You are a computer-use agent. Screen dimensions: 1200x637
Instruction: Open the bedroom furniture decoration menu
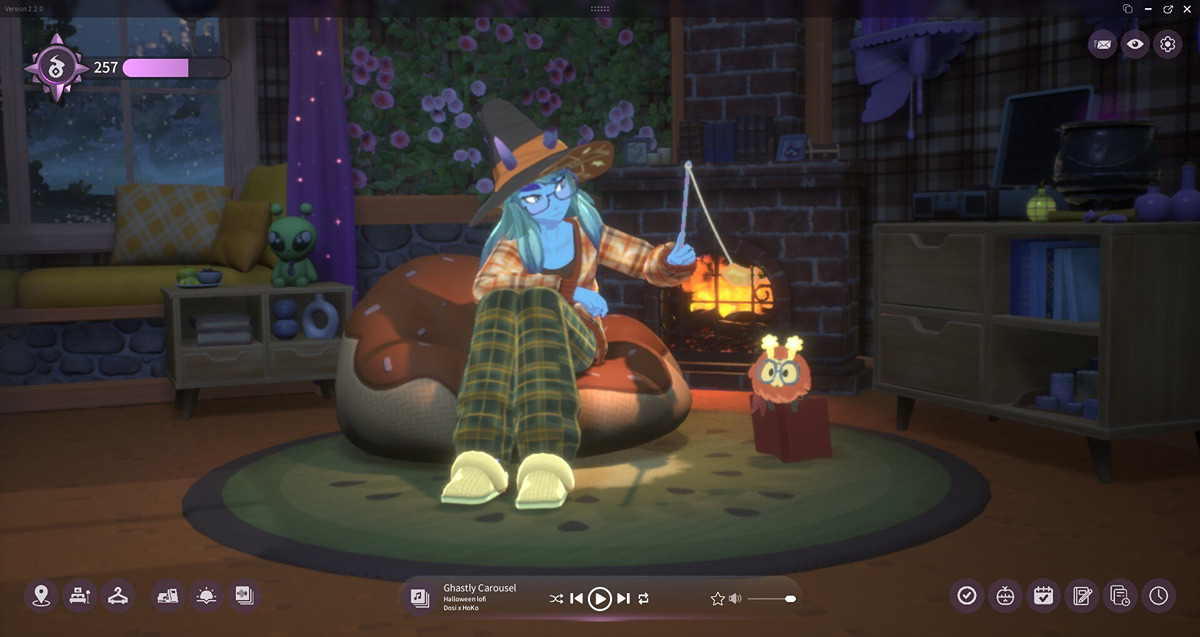79,596
